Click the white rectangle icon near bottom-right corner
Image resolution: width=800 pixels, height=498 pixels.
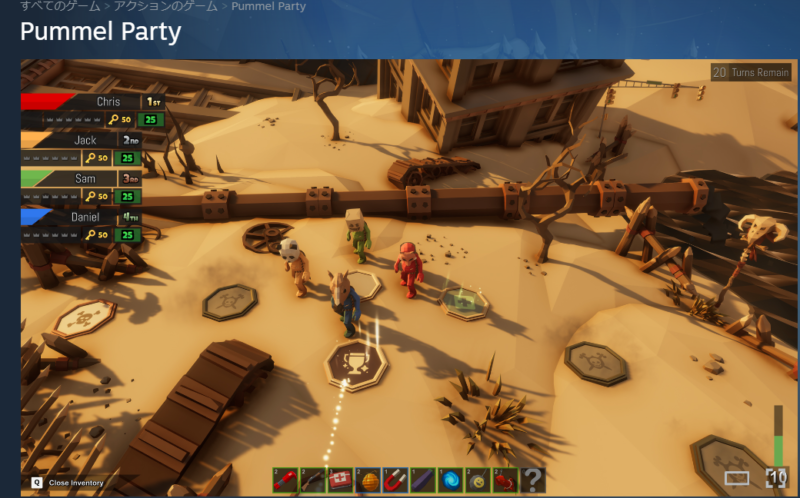(737, 479)
